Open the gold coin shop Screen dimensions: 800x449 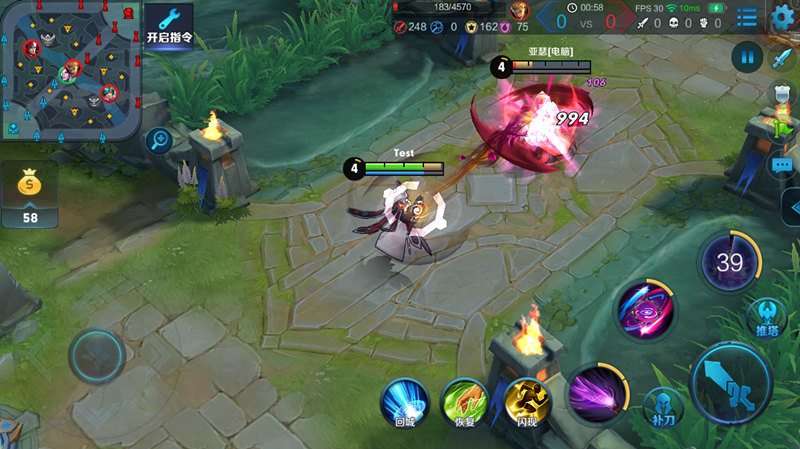[x=29, y=193]
